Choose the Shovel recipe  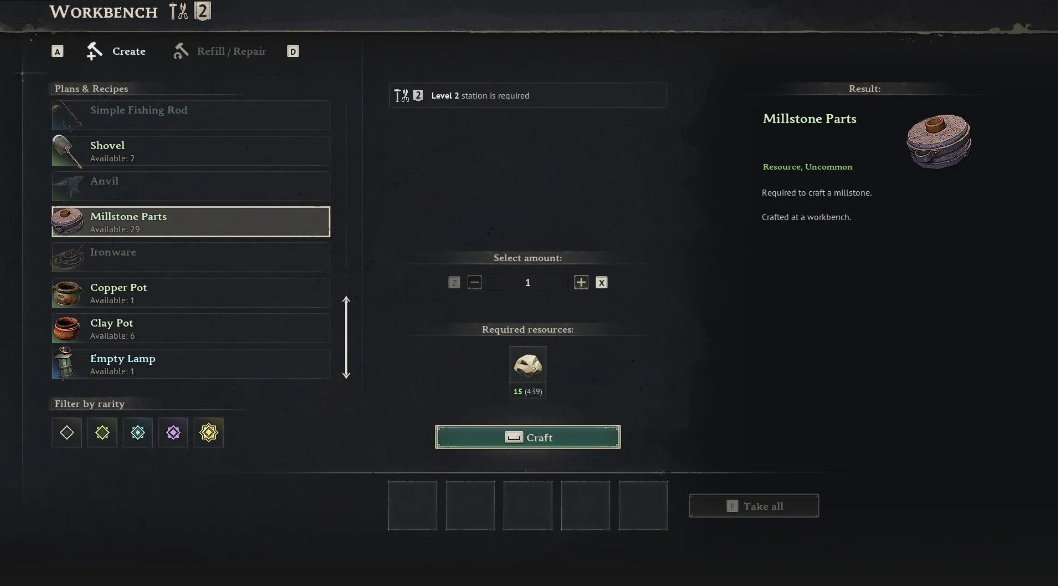[191, 151]
